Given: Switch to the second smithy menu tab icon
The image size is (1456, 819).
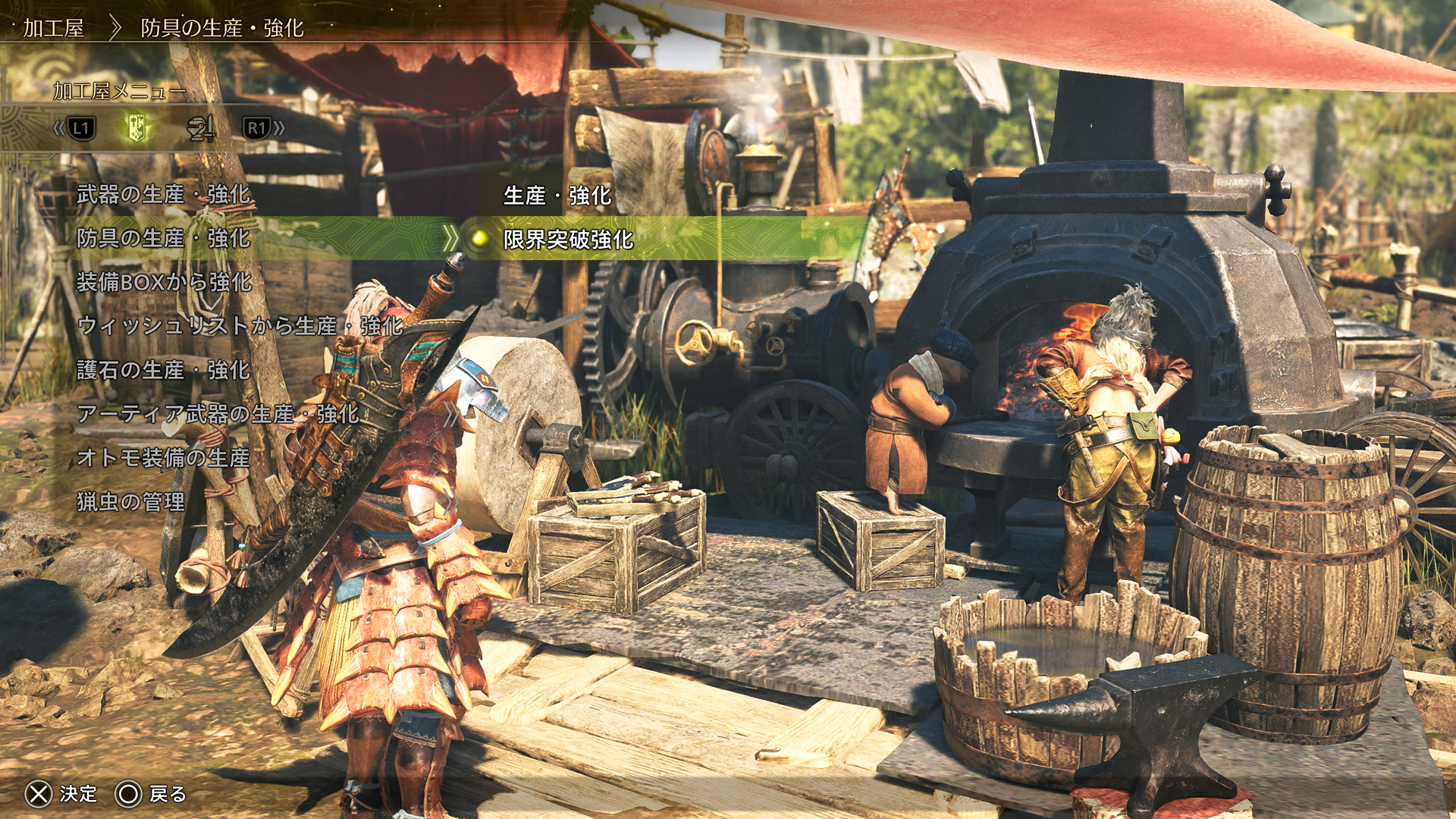Looking at the screenshot, I should (201, 128).
